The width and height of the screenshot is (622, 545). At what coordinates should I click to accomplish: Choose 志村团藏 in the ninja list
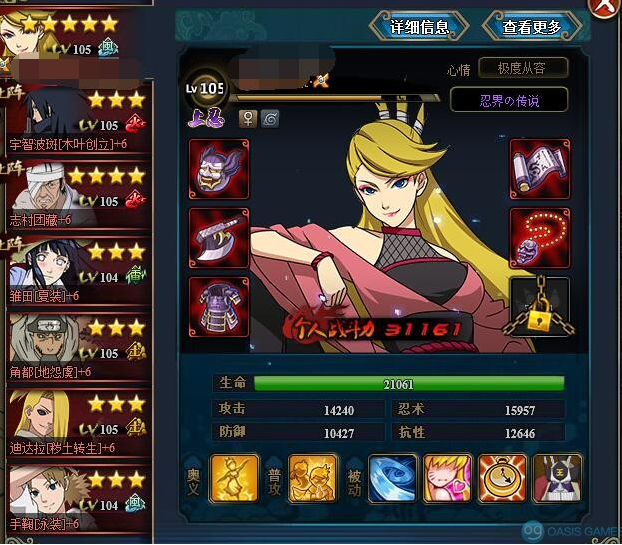(75, 196)
